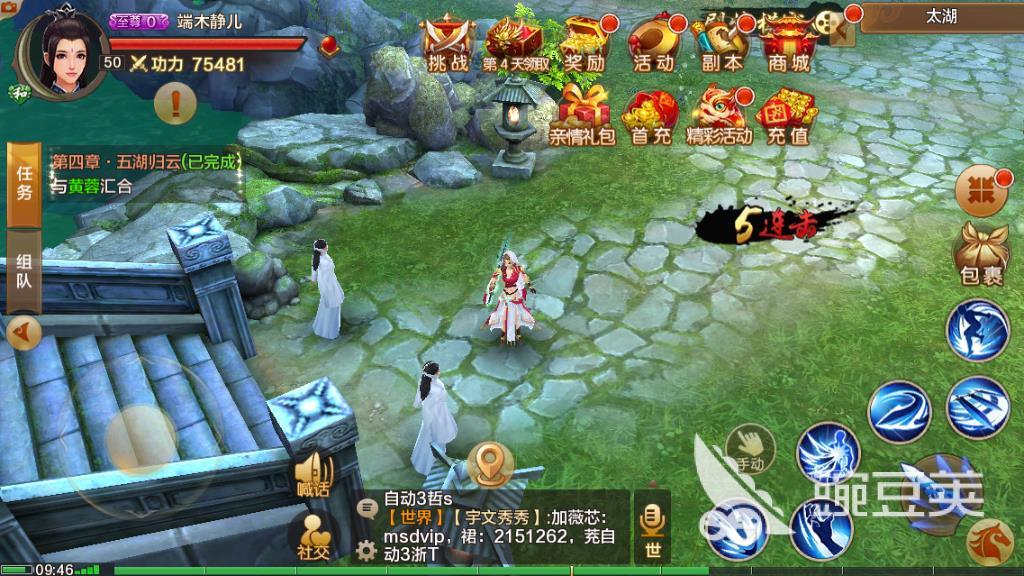Claim the 奖励 reward chest
Screen dimensions: 1024x576
(x=585, y=45)
